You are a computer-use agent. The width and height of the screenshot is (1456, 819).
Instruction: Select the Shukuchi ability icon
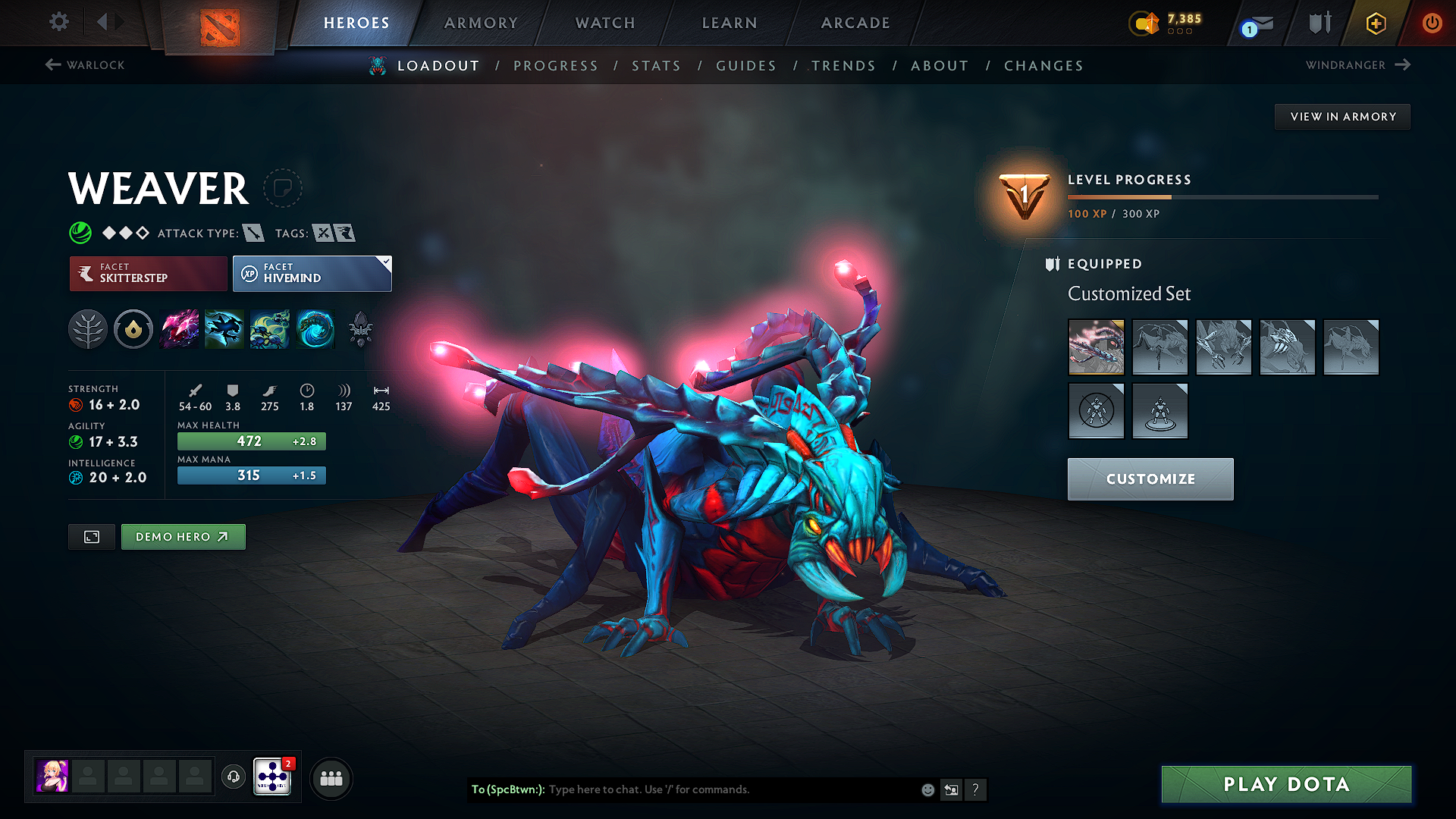pyautogui.click(x=224, y=328)
